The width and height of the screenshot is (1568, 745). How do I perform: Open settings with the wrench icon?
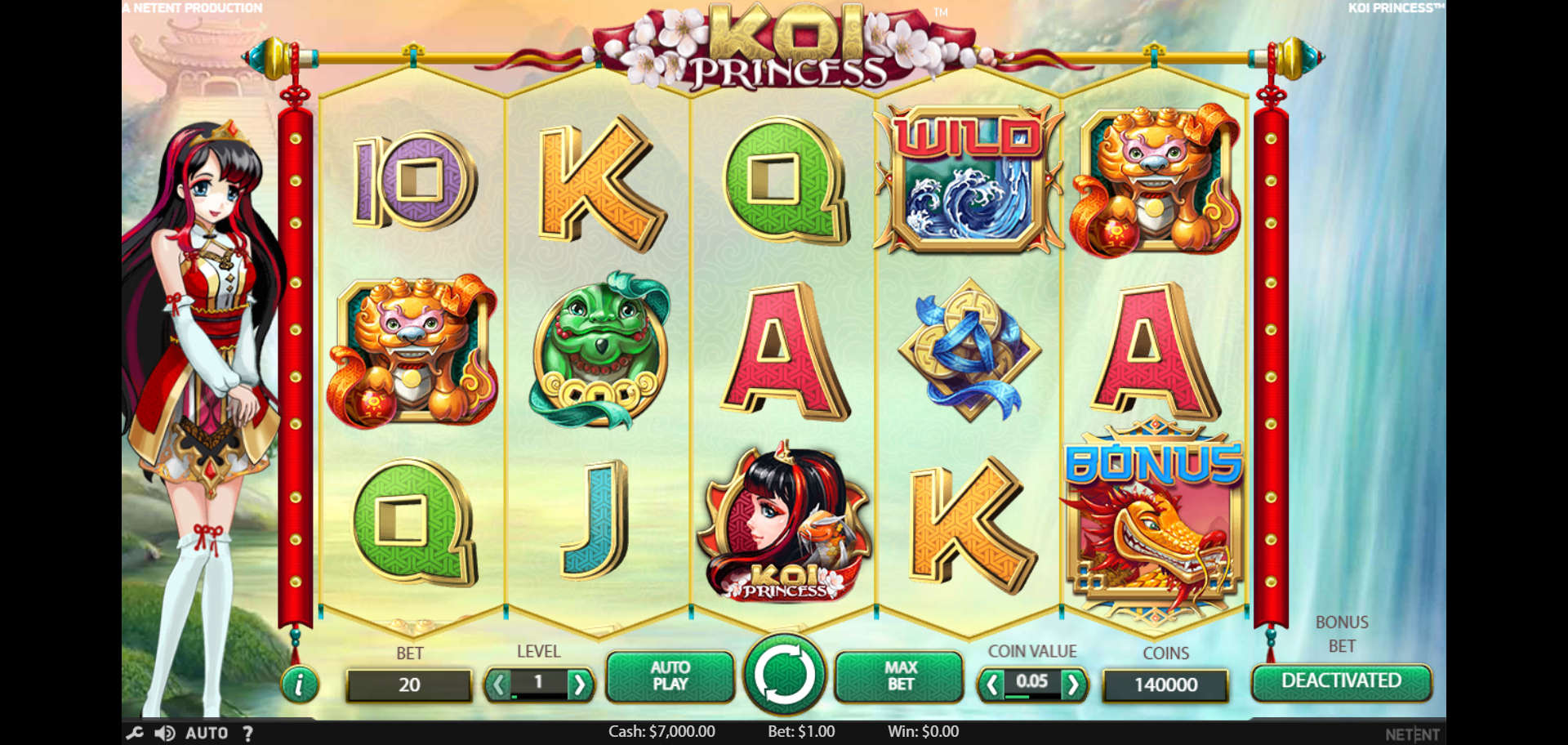tap(135, 733)
